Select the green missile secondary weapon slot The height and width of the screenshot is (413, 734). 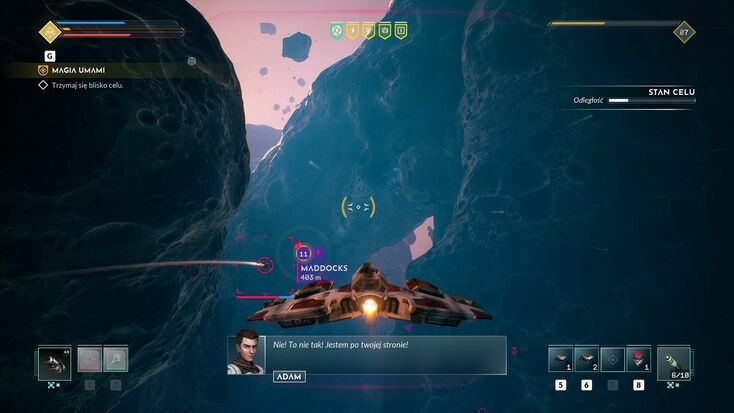[674, 362]
